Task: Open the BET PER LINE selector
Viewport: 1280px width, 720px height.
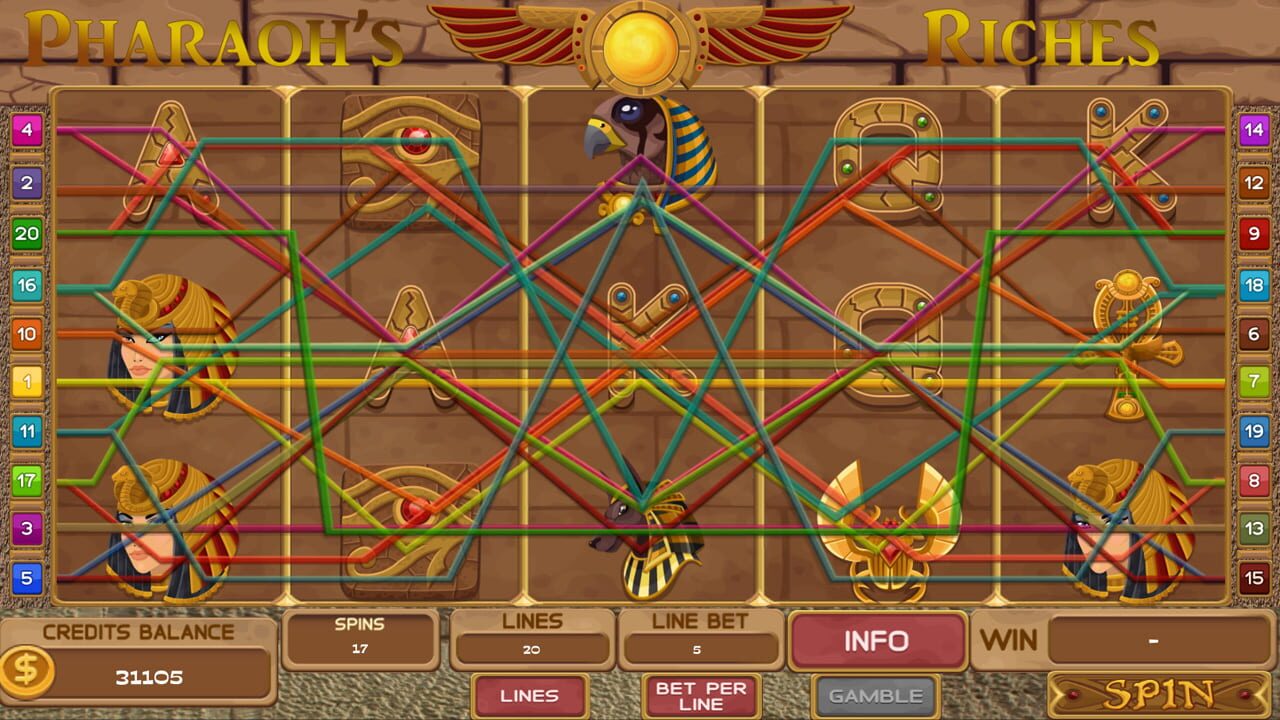Action: click(700, 696)
